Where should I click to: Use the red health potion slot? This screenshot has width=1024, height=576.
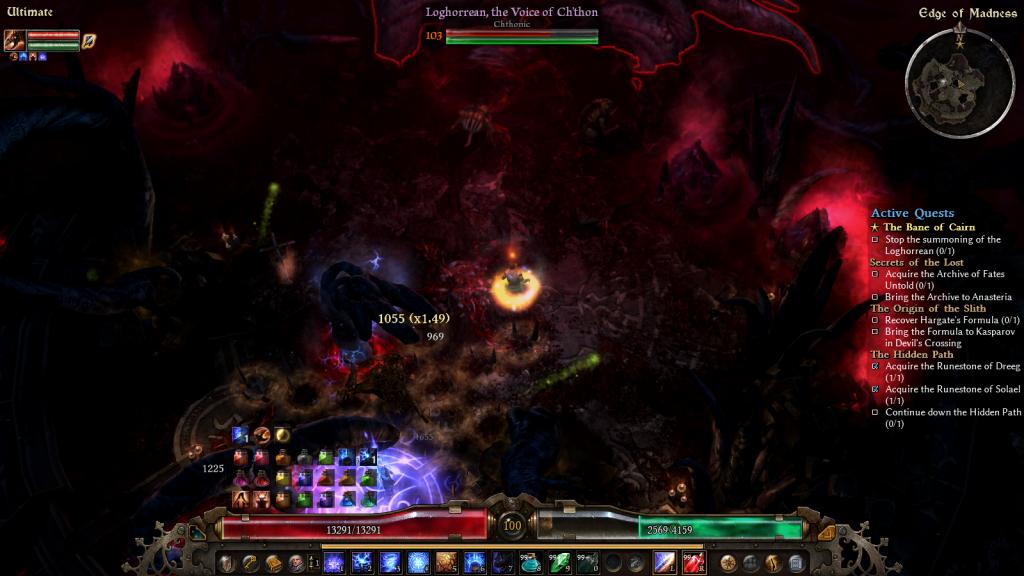[694, 563]
